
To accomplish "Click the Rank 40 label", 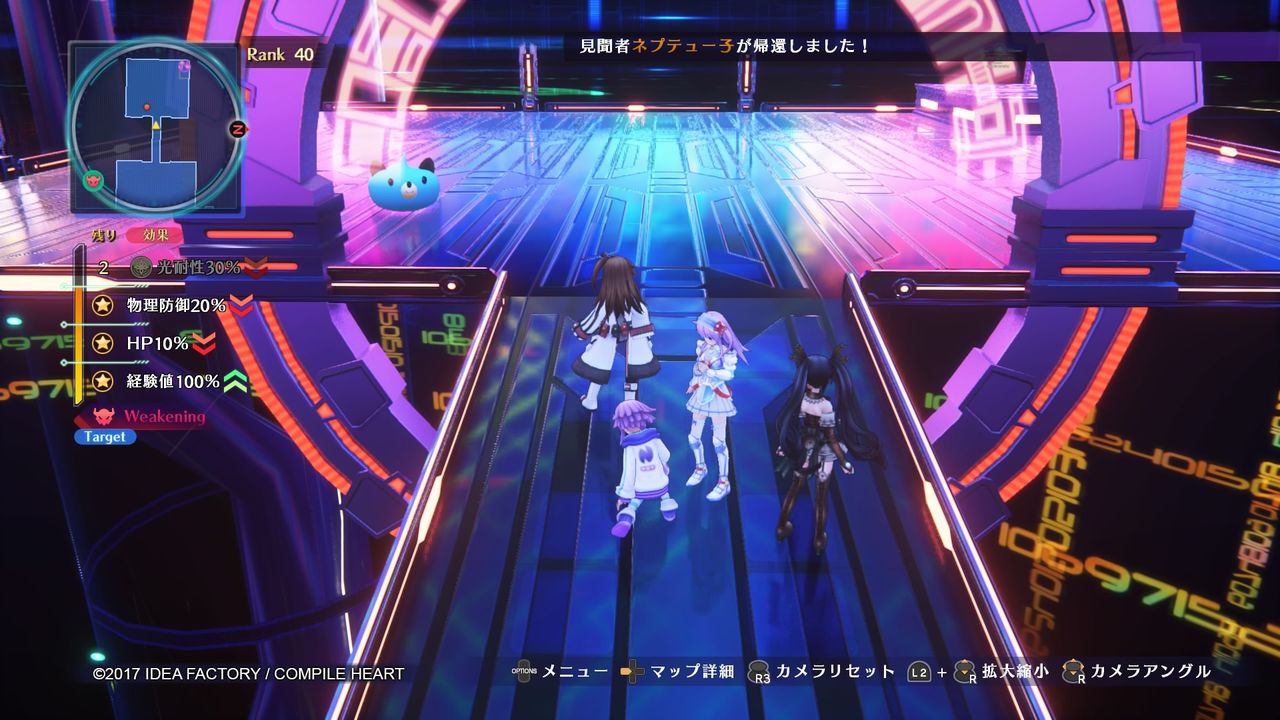I will (x=283, y=56).
